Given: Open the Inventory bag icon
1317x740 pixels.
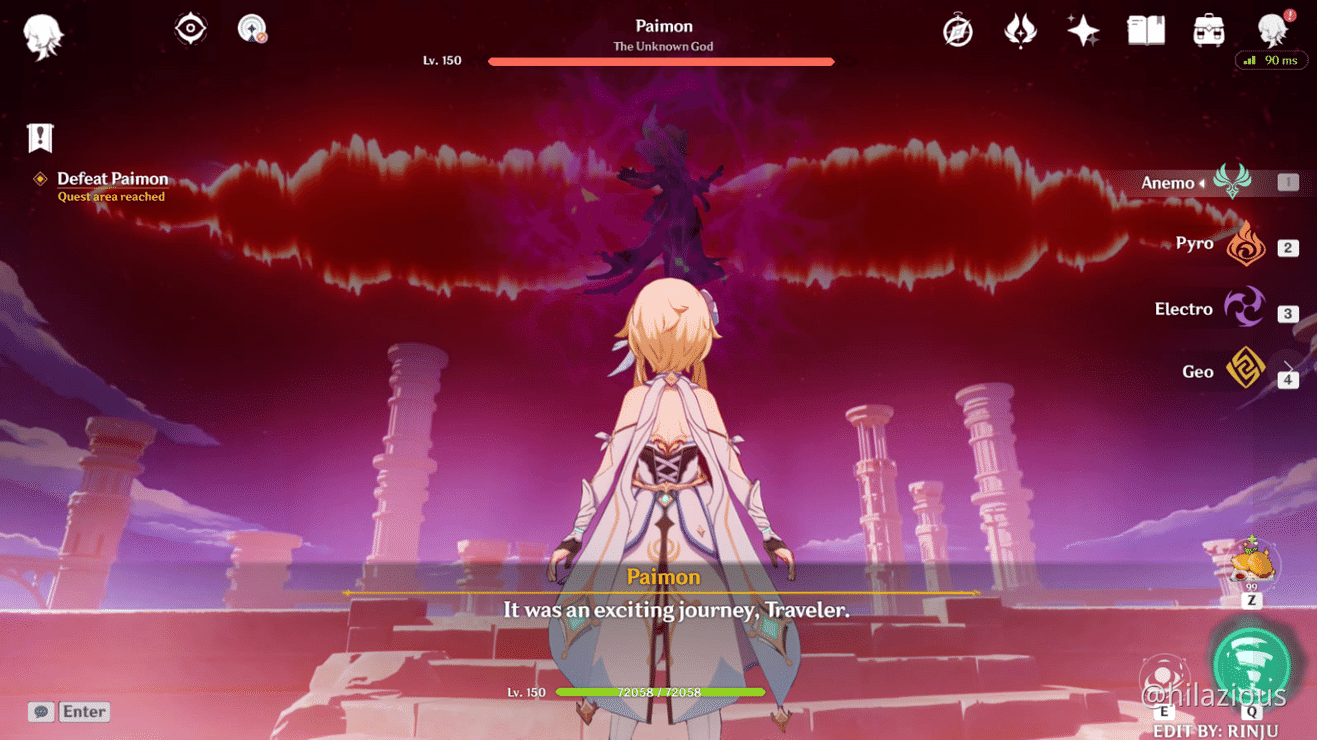Looking at the screenshot, I should (1207, 30).
